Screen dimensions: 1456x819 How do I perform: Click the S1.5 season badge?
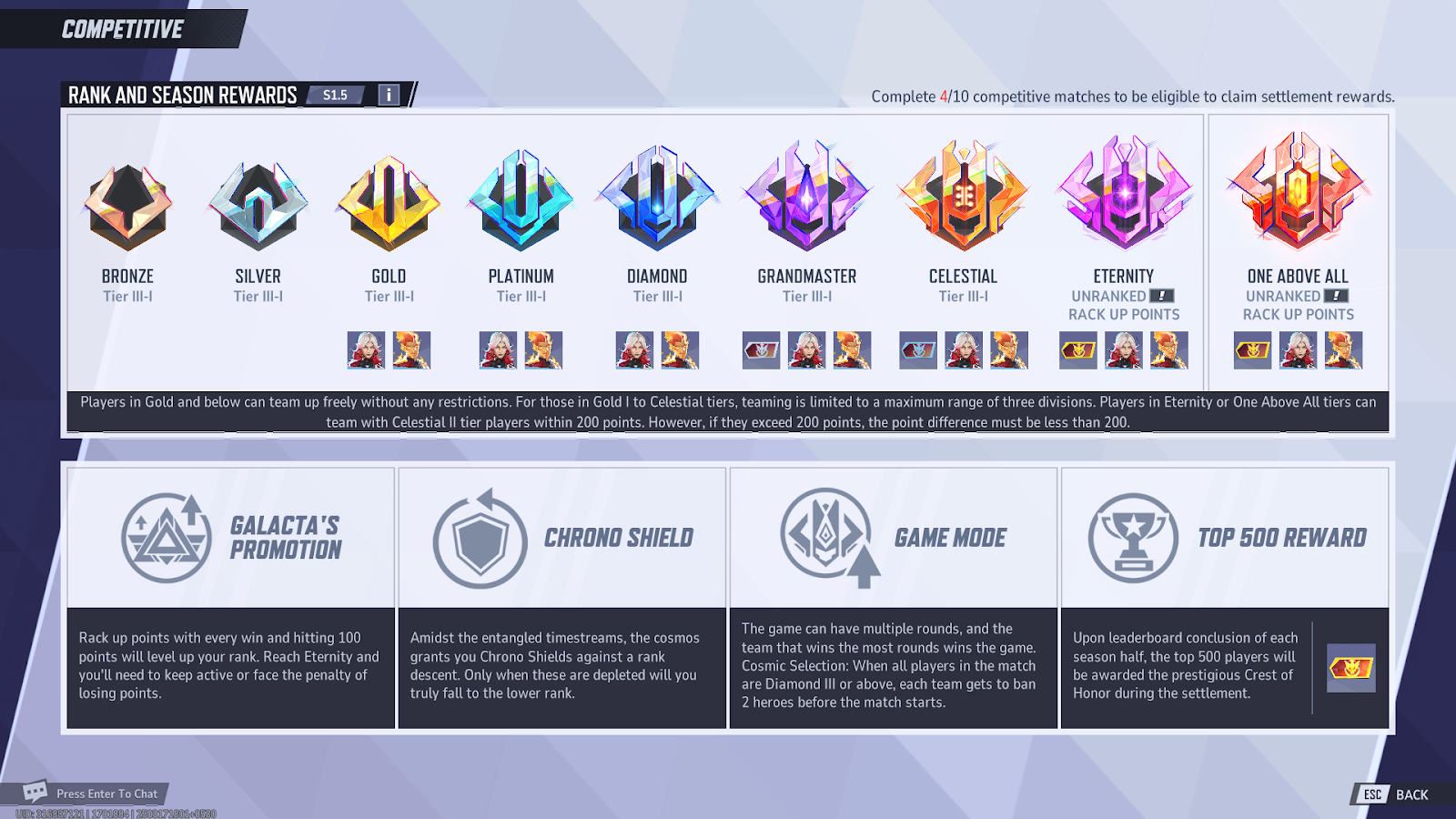pyautogui.click(x=336, y=94)
